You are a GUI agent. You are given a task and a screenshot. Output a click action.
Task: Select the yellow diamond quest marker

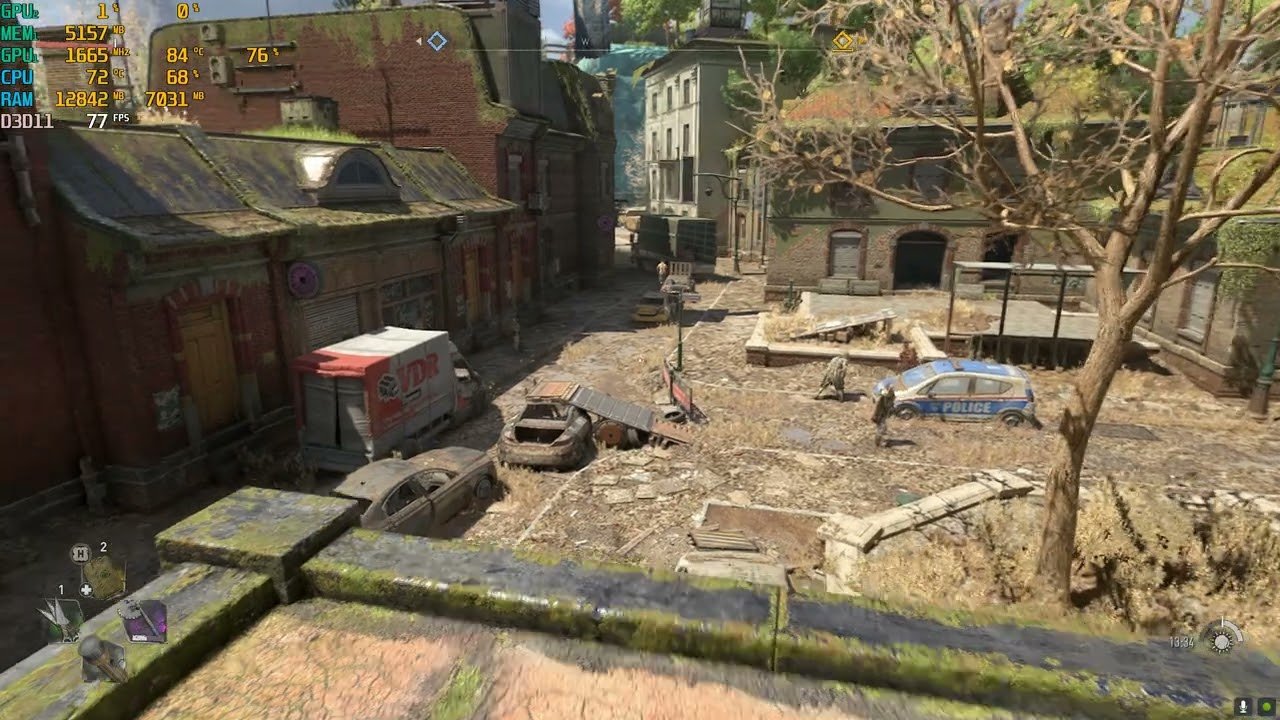click(x=843, y=41)
